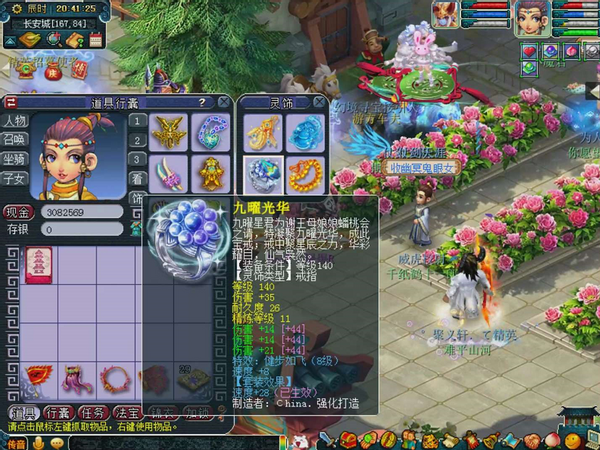Switch to the 召唤 summon tab
Image resolution: width=600 pixels, height=450 pixels.
pos(15,140)
